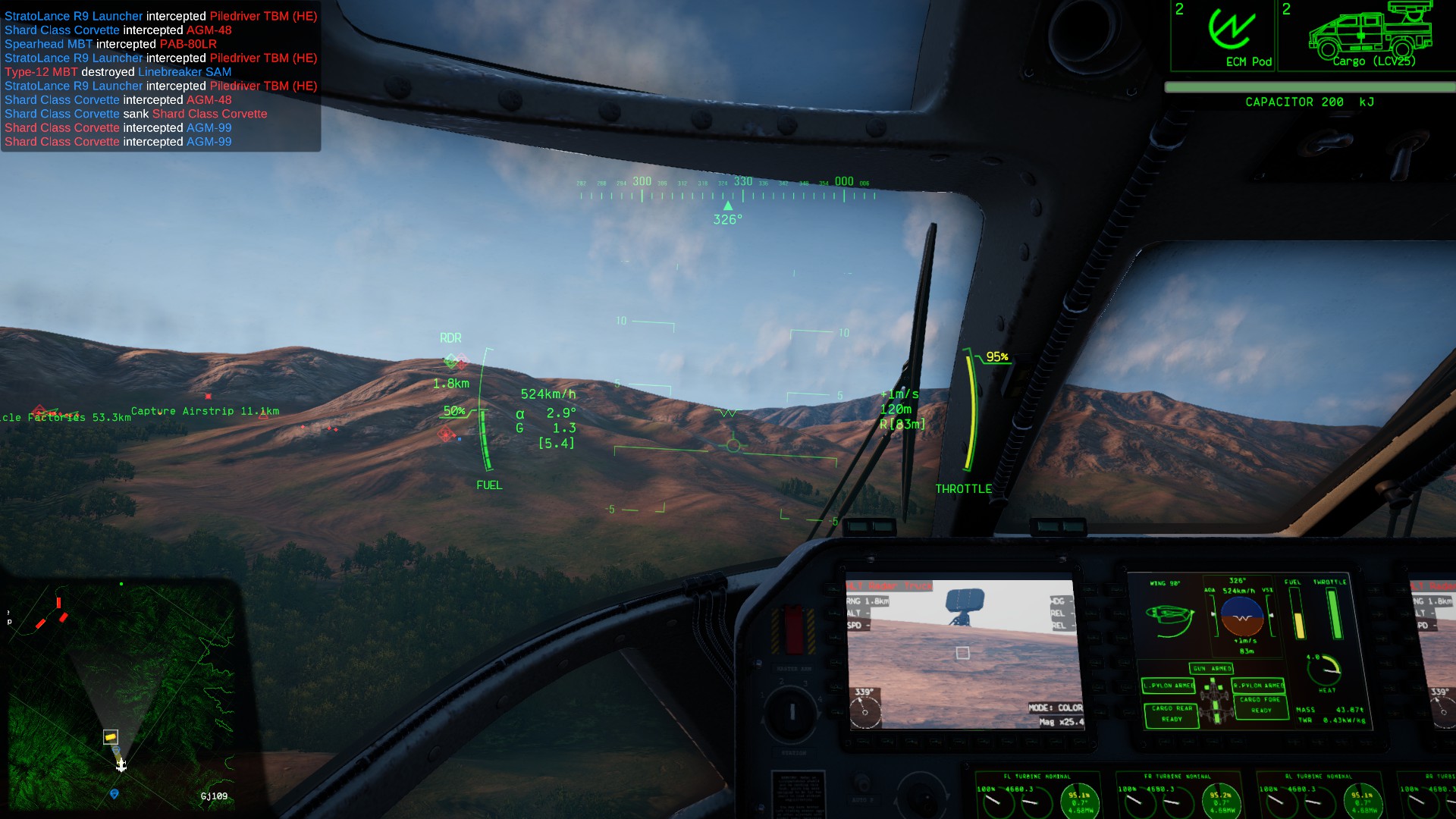Click the white aircraft icon on minimap

(x=121, y=765)
